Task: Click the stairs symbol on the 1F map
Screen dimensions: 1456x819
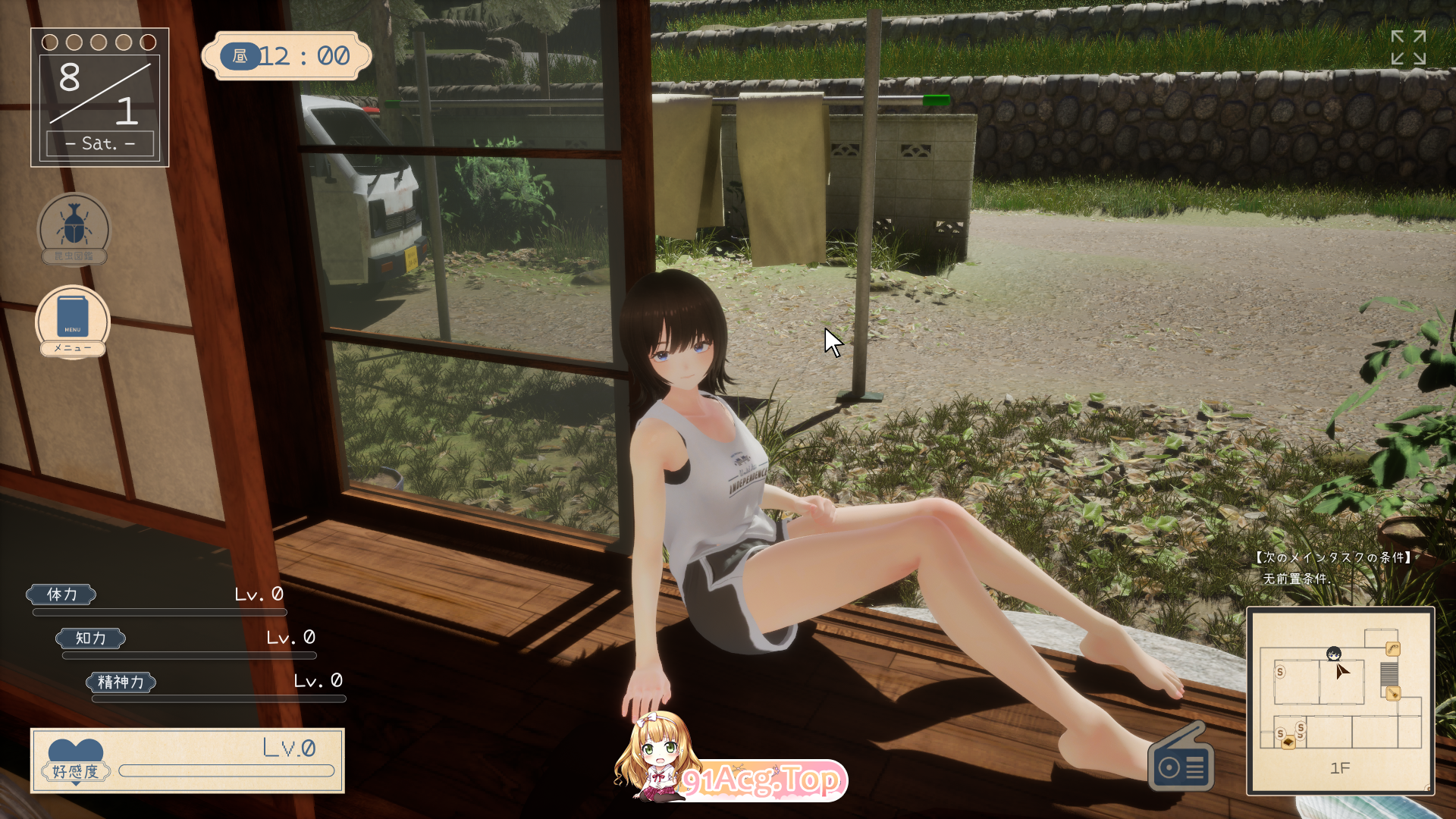Action: click(x=1389, y=674)
